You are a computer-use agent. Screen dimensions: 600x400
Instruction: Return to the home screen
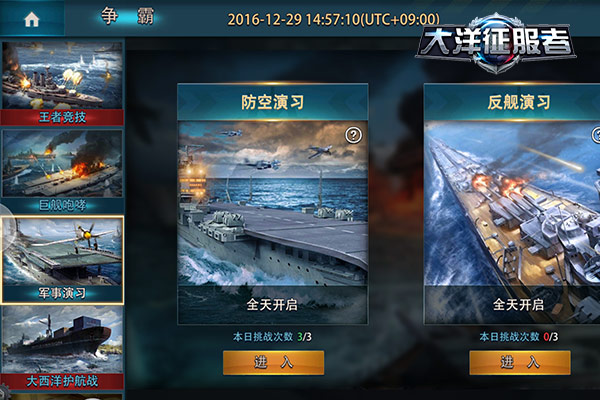[31, 19]
